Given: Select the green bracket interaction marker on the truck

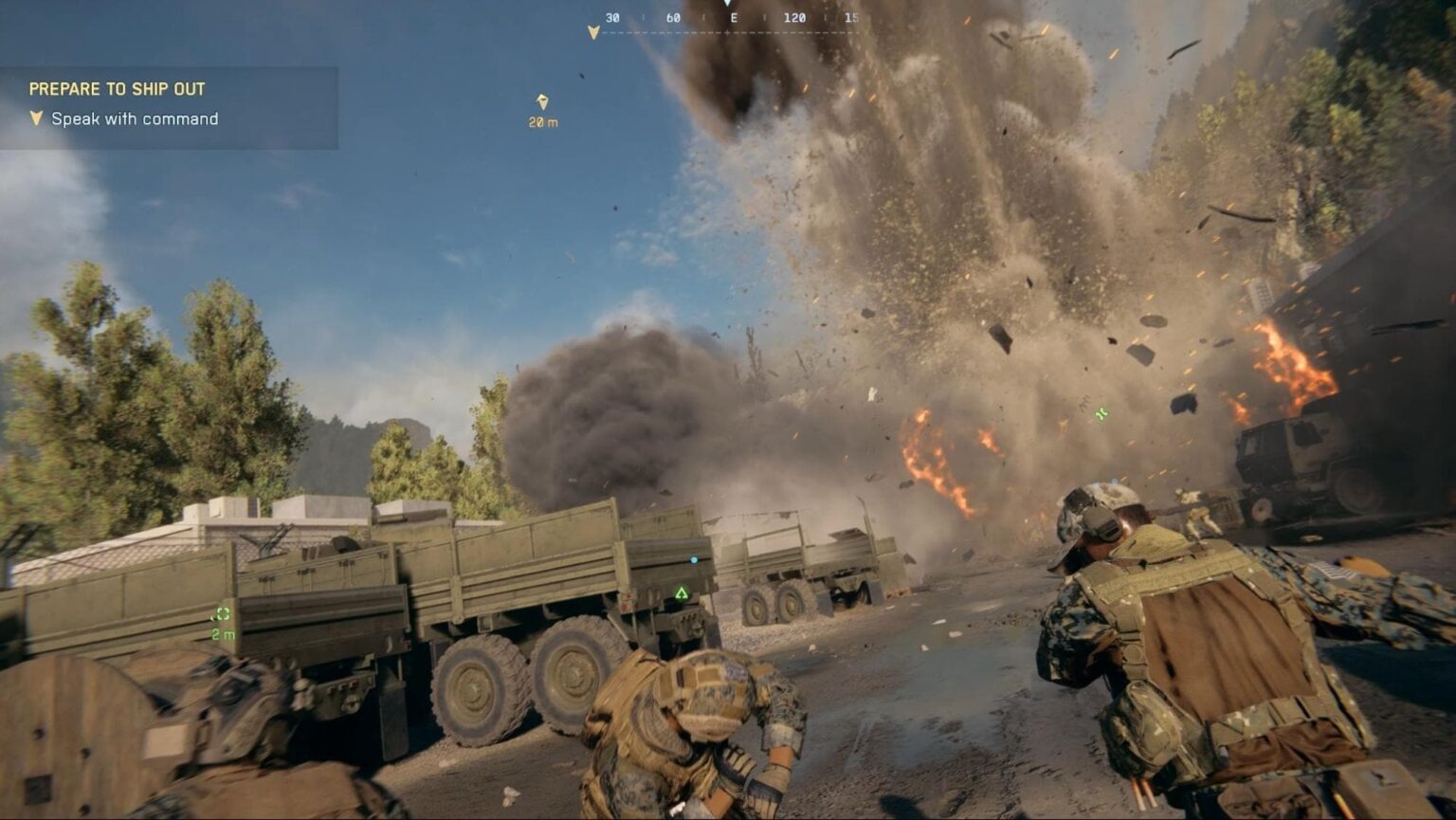Looking at the screenshot, I should pos(222,614).
